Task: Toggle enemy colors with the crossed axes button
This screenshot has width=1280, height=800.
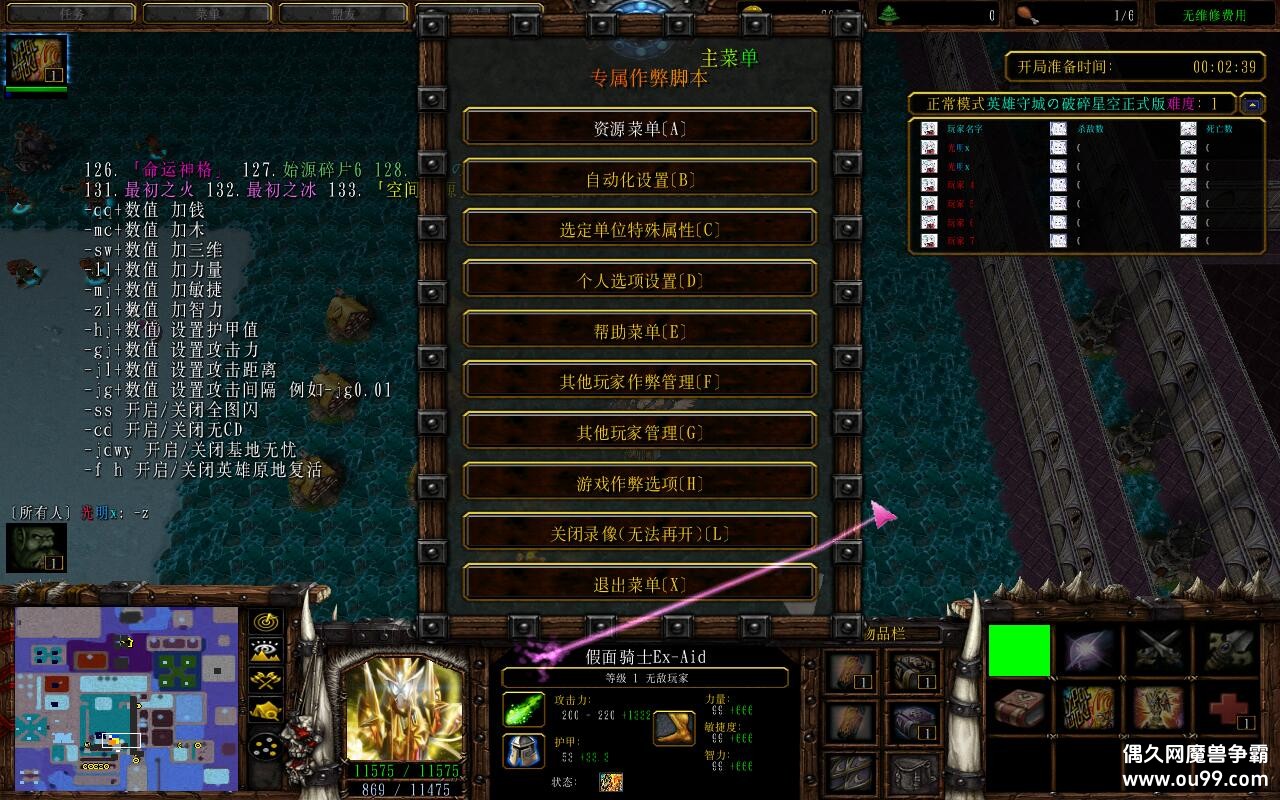Action: point(264,679)
